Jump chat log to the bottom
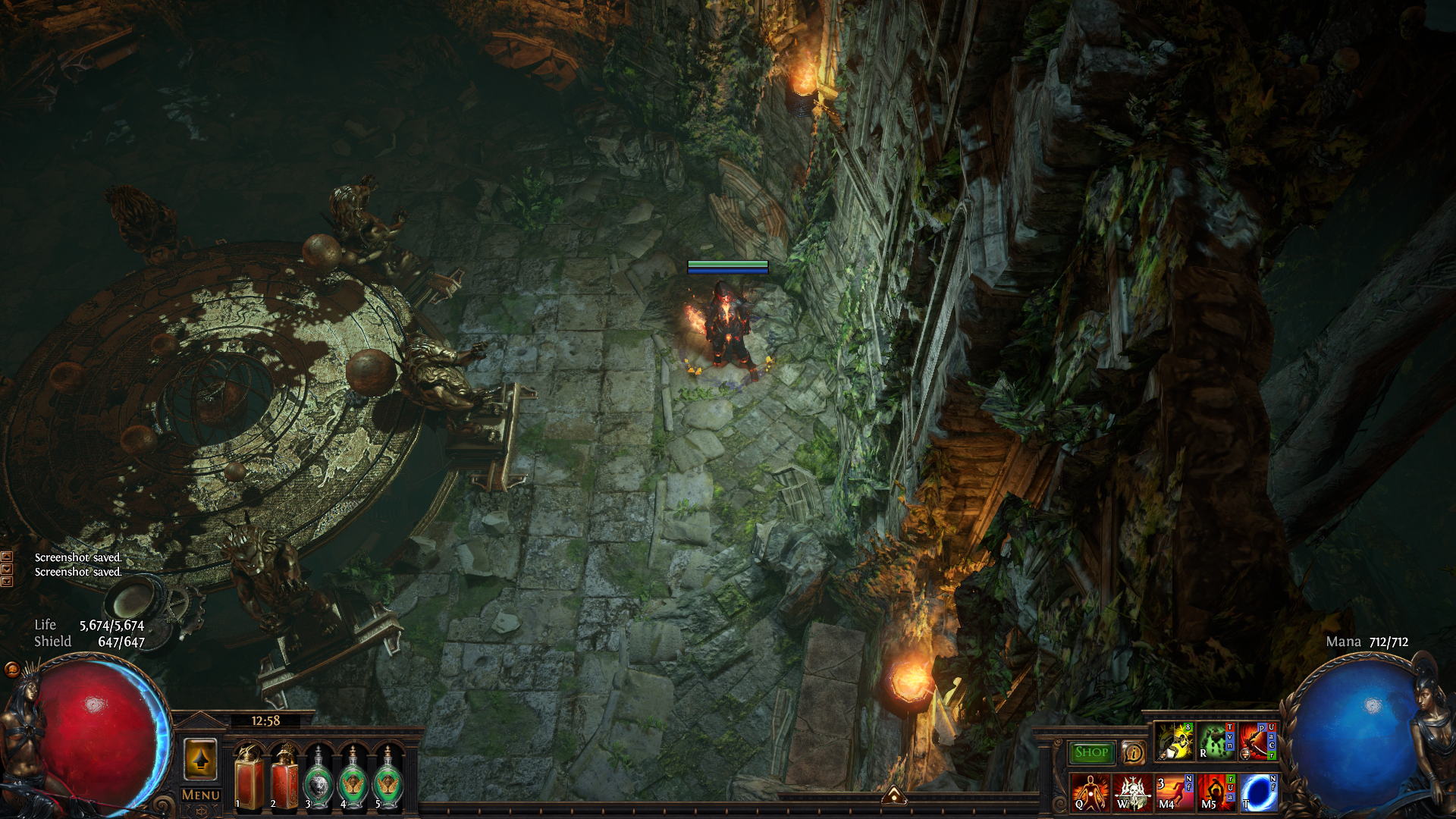This screenshot has width=1456, height=819. [7, 582]
